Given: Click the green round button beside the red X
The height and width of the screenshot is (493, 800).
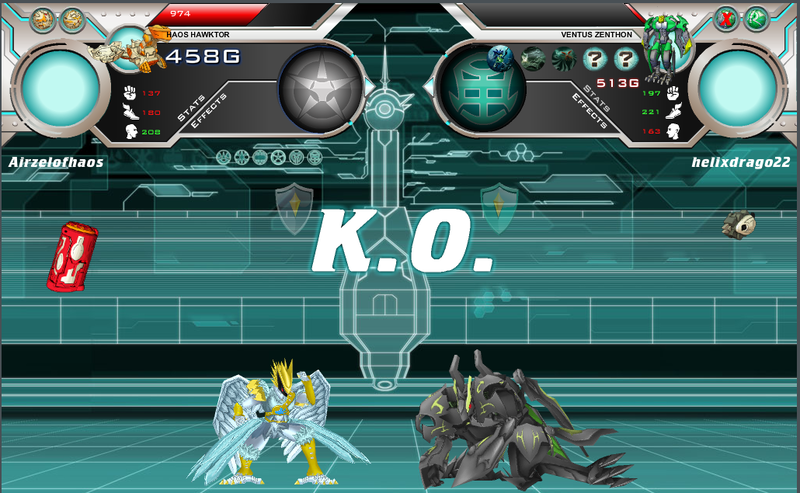Looking at the screenshot, I should (757, 18).
